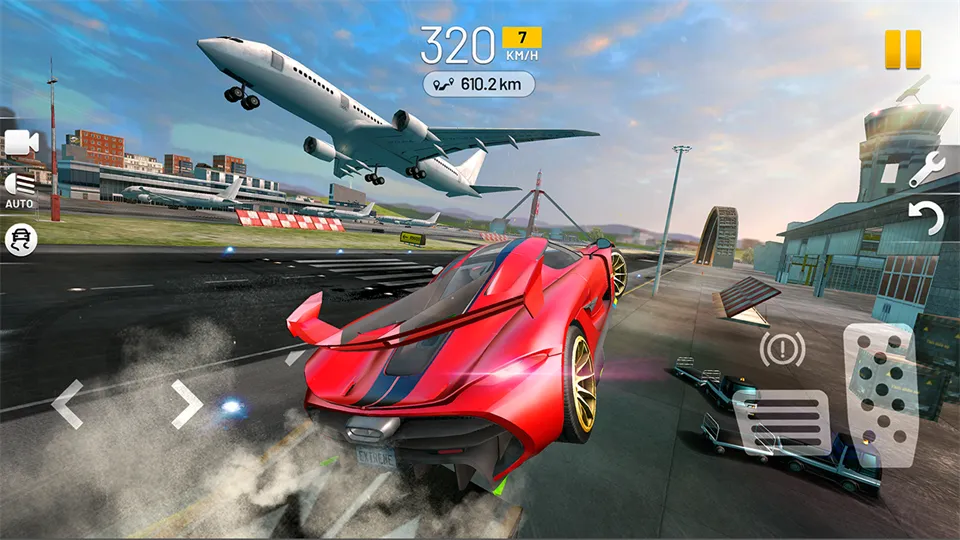Reset the car with the undo arrow
Screen dimensions: 960x540
[x=926, y=218]
